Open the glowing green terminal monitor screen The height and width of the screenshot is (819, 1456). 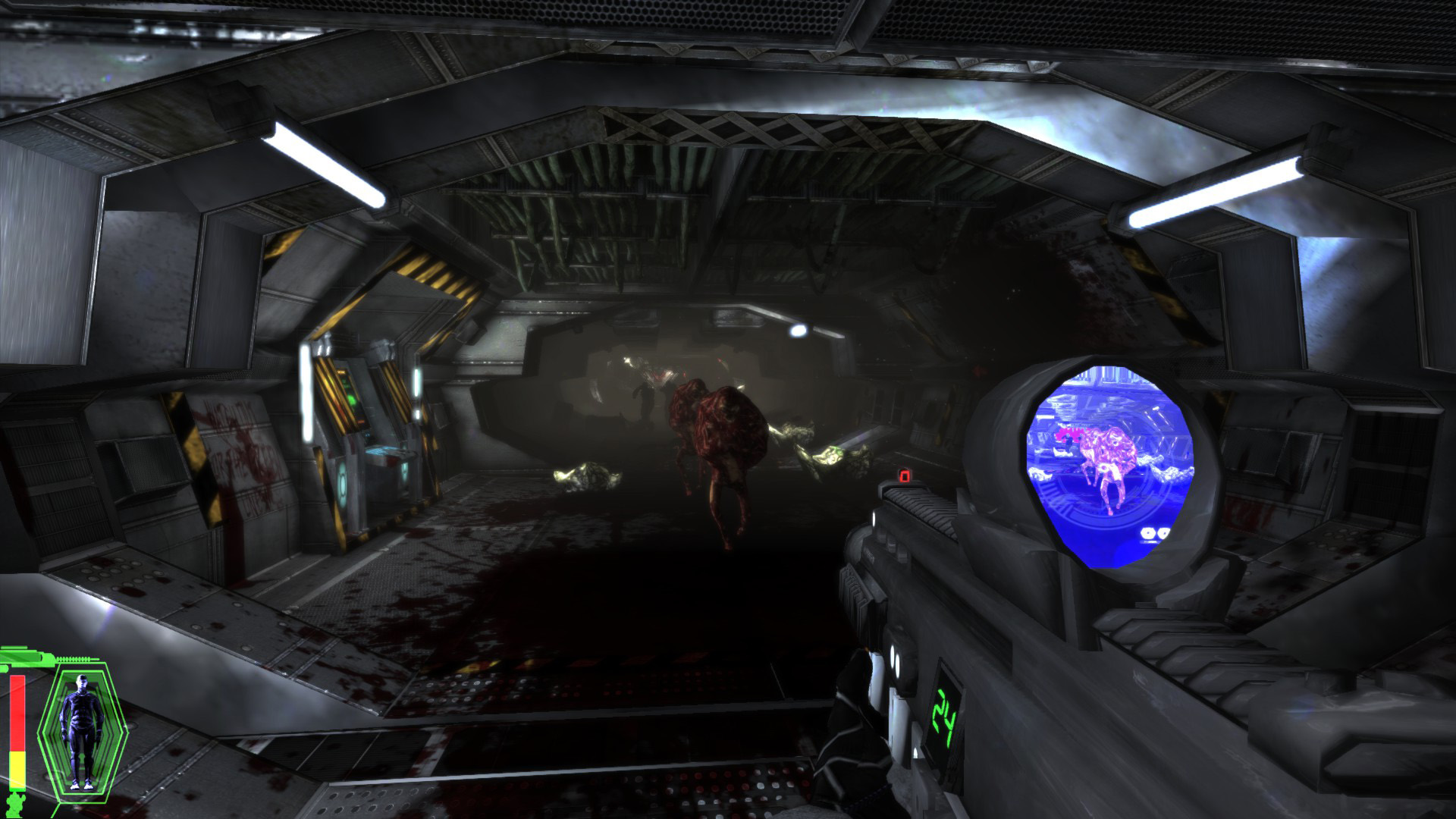(x=351, y=399)
